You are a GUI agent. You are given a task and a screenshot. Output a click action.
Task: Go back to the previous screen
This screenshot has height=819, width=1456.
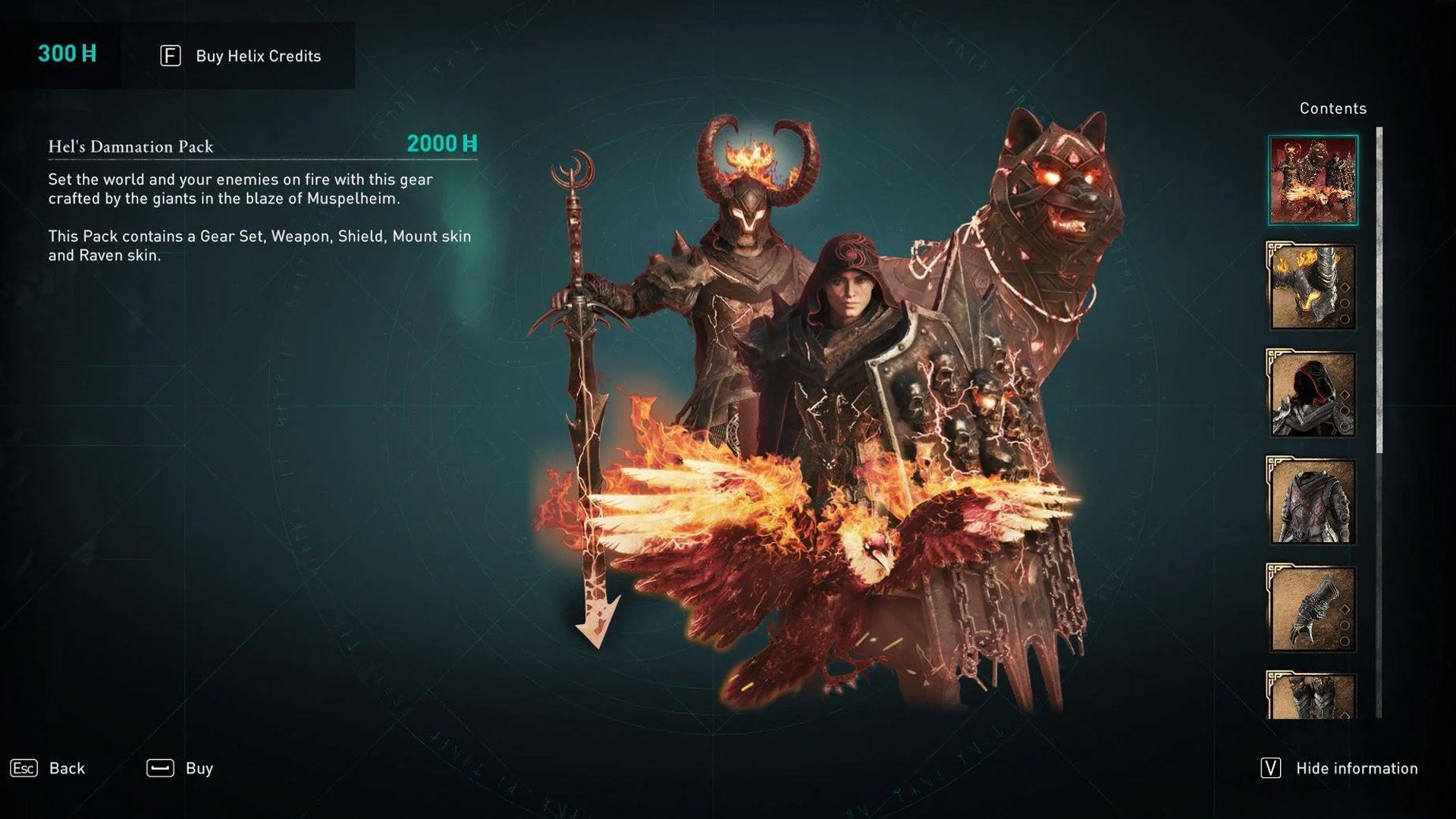coord(48,768)
